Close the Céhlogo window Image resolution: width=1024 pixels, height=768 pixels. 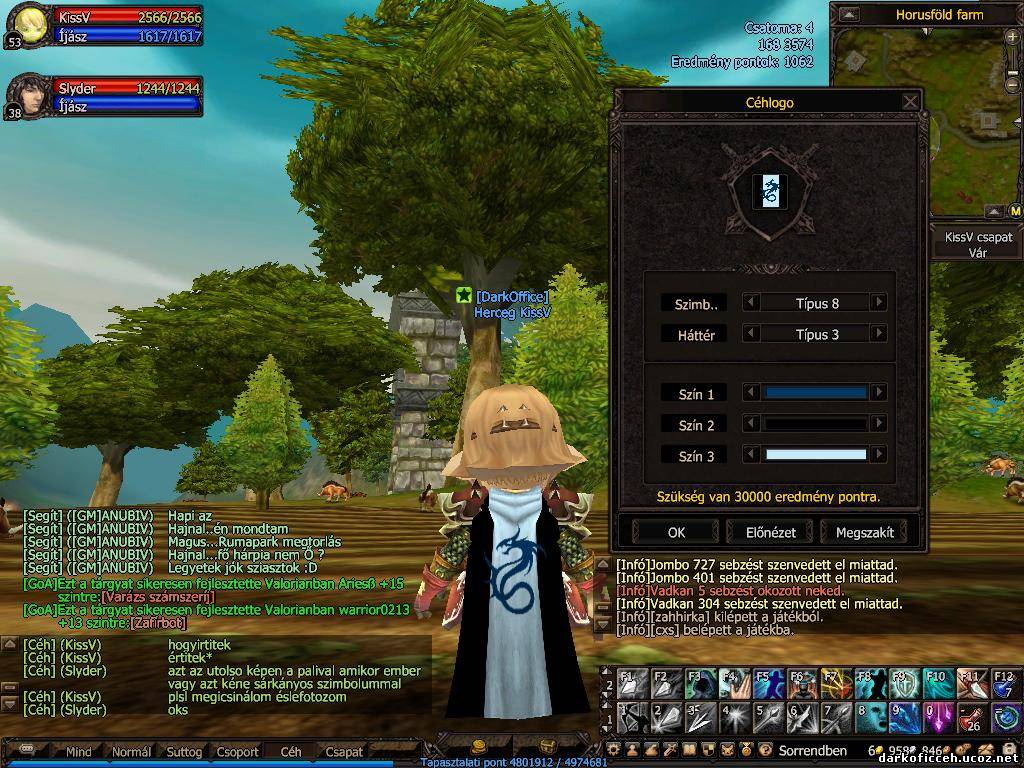click(x=910, y=102)
